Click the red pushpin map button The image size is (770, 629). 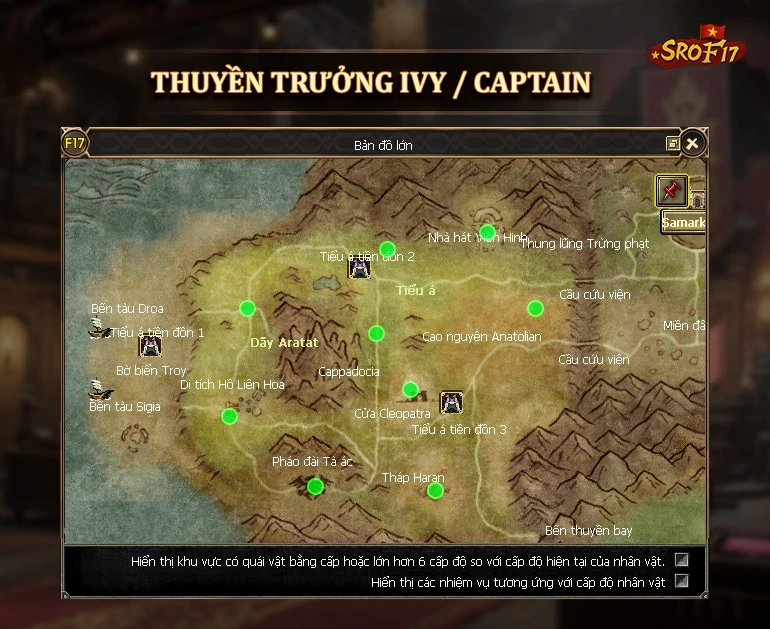671,190
